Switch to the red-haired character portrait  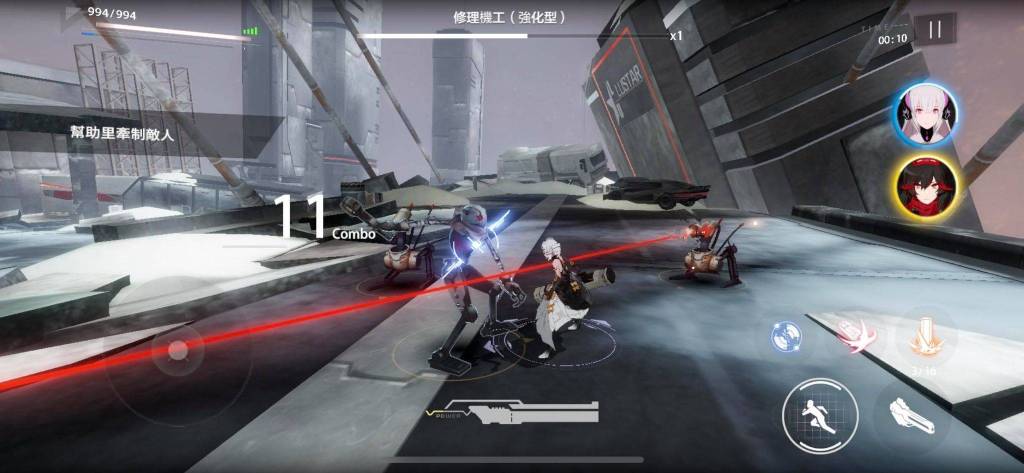tap(925, 190)
